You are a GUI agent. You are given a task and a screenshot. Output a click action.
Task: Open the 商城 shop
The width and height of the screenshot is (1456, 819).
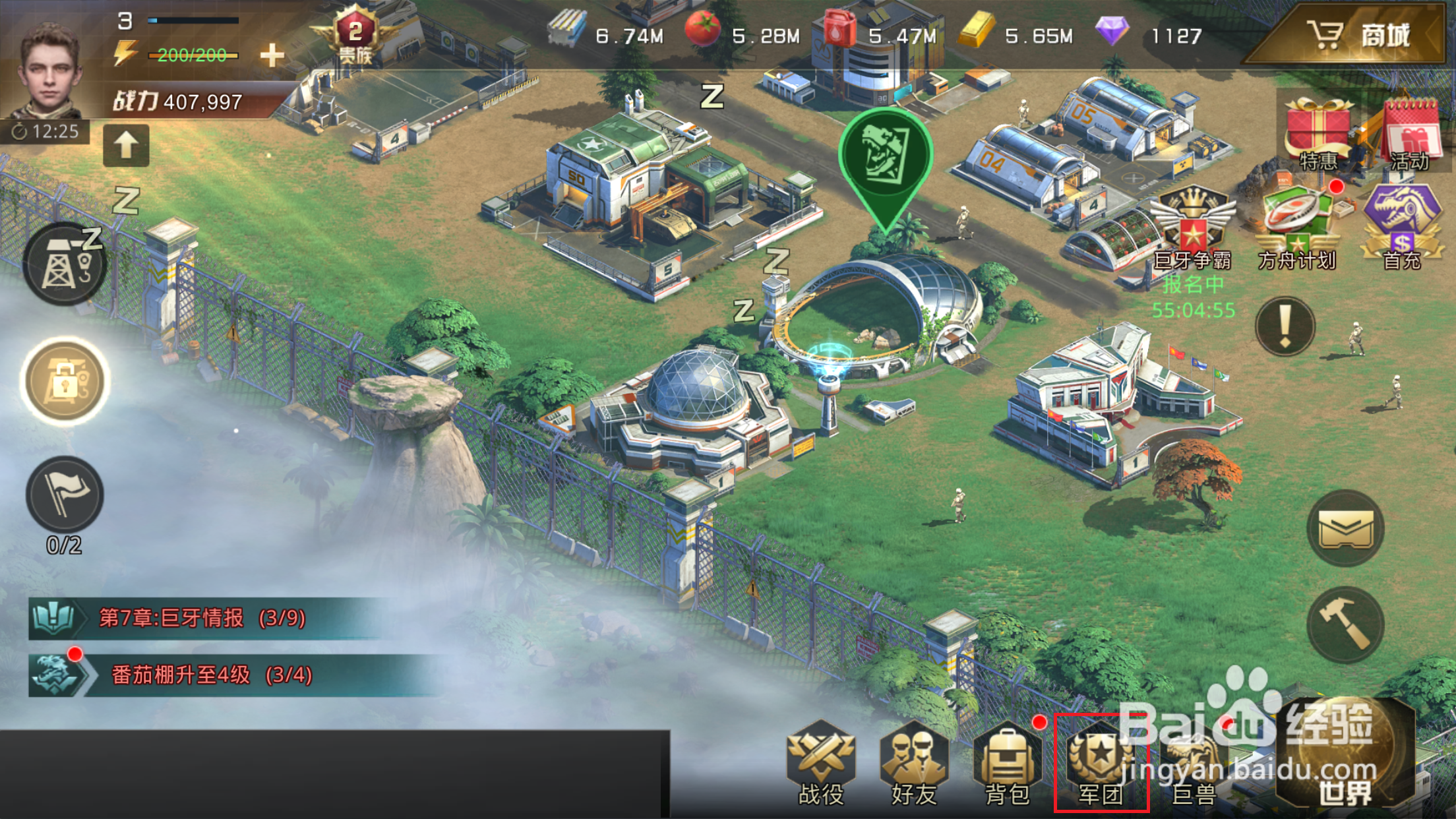pos(1358,34)
